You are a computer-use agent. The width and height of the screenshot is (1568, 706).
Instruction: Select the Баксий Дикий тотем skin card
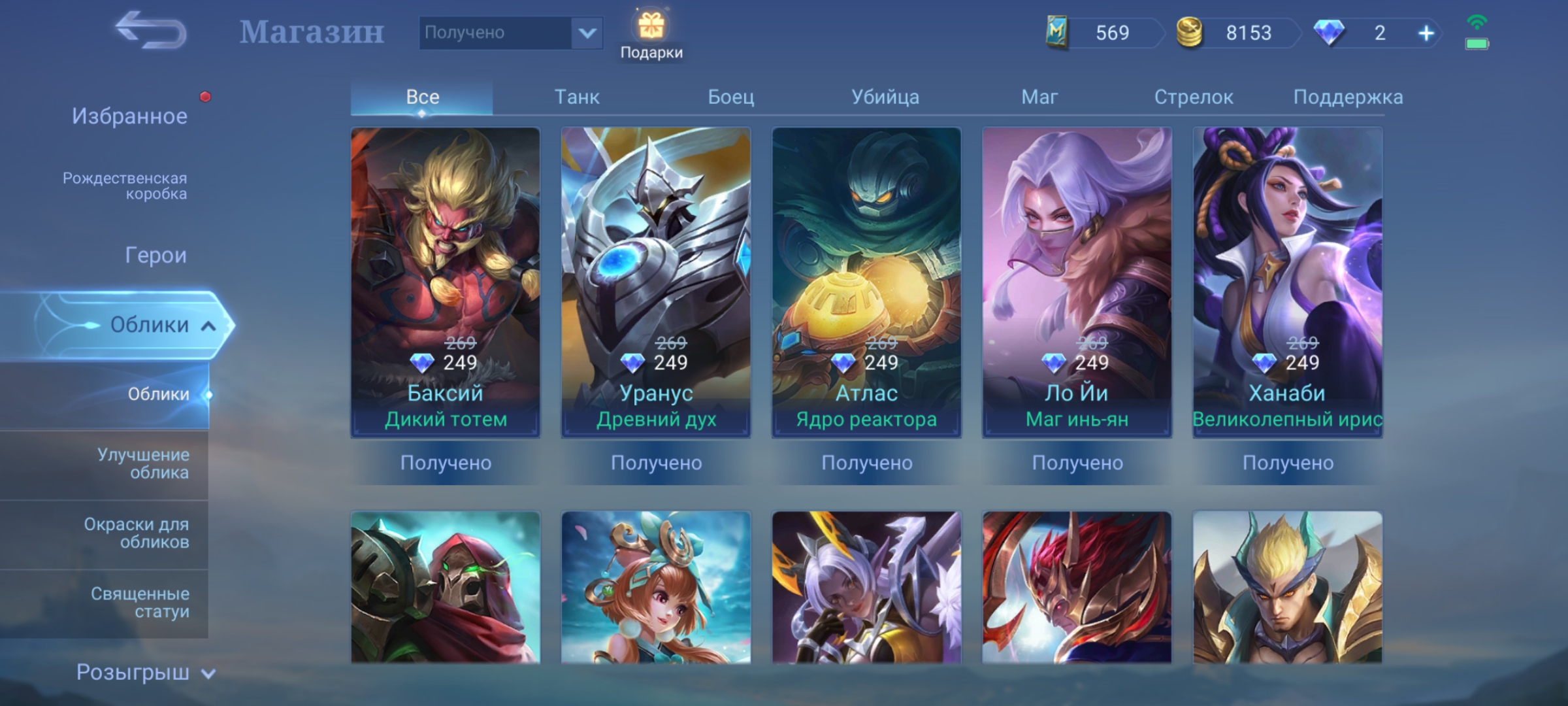click(446, 281)
